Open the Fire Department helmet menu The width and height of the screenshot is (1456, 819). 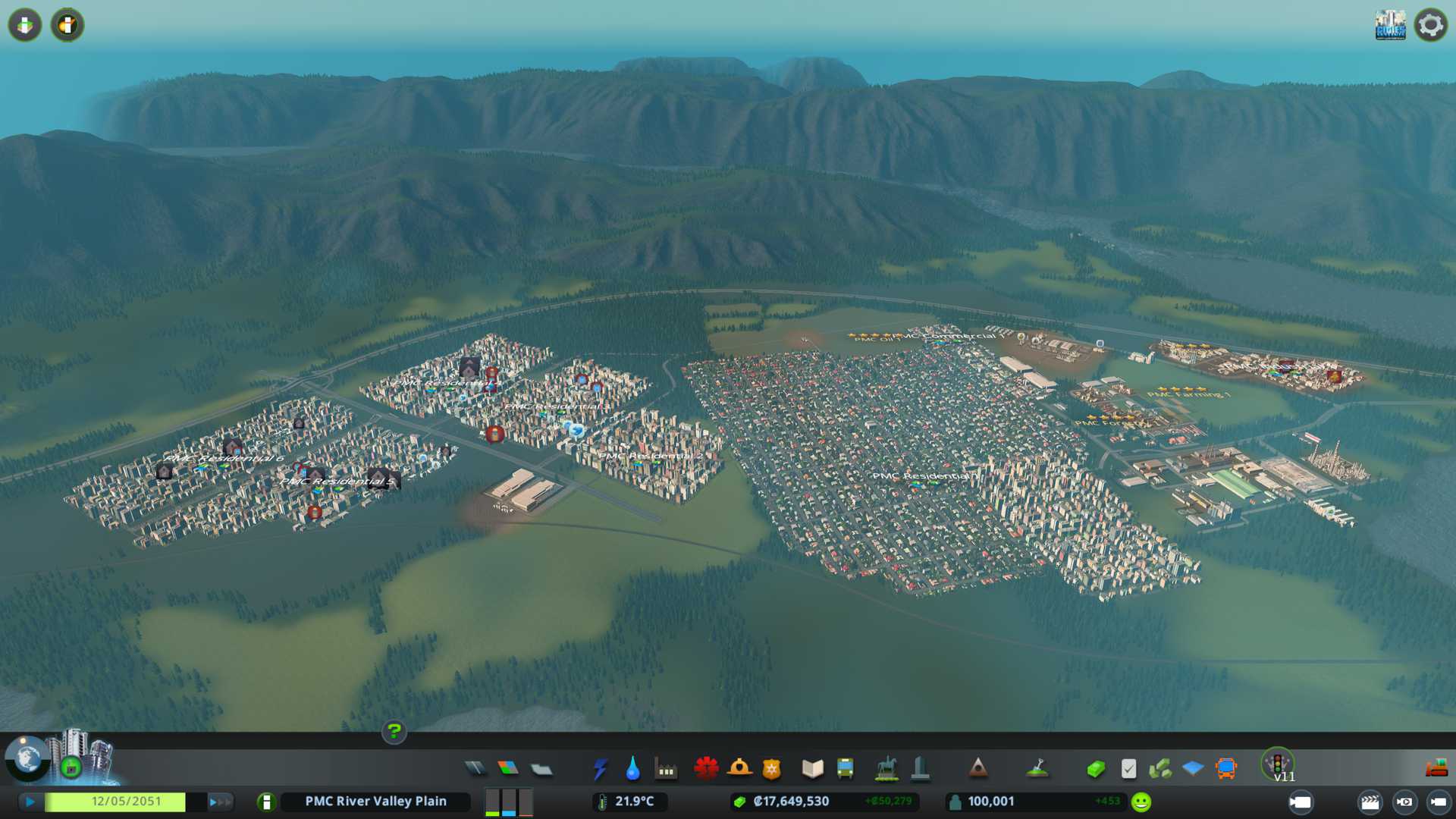739,769
